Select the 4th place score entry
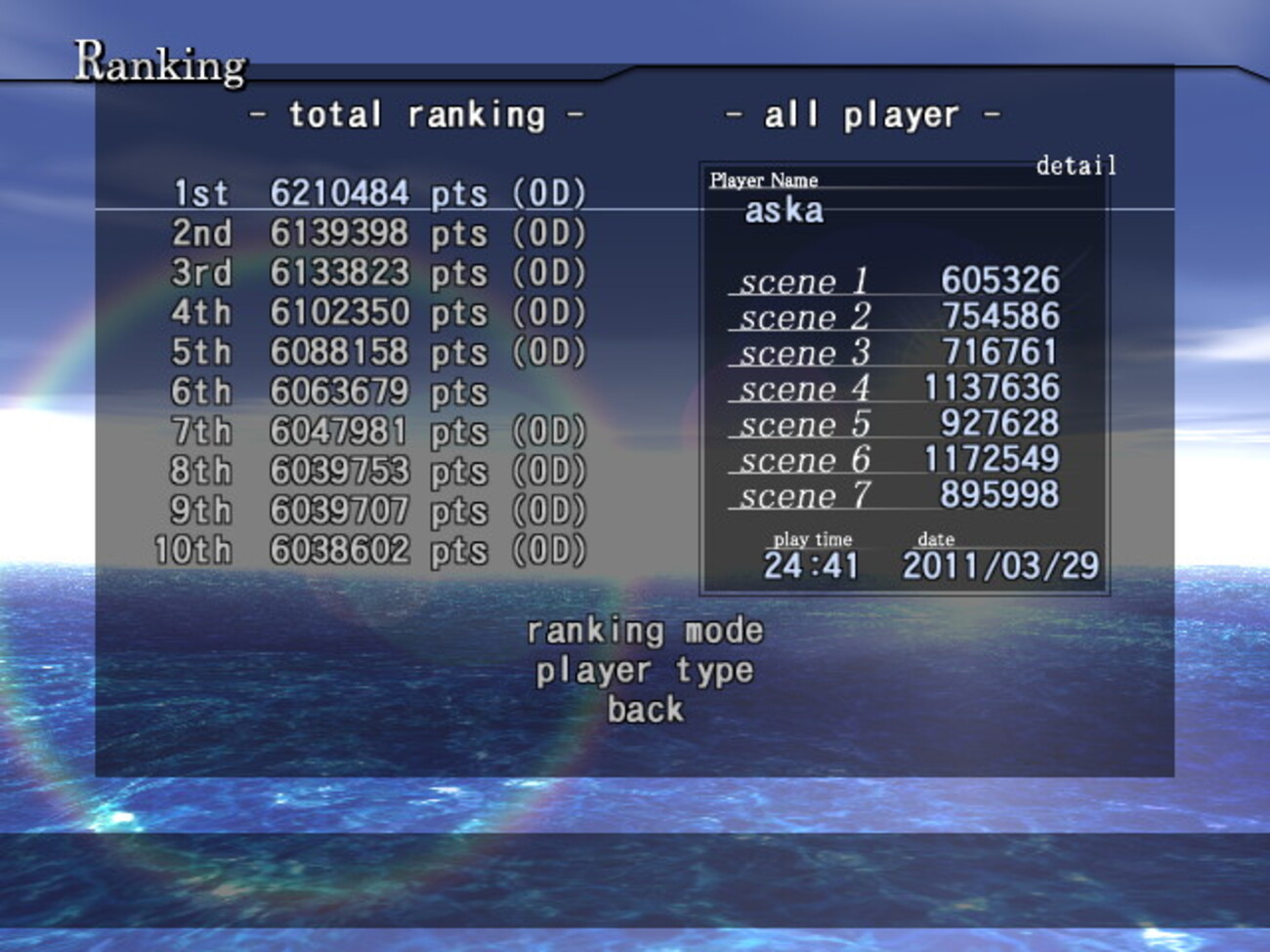 point(379,312)
